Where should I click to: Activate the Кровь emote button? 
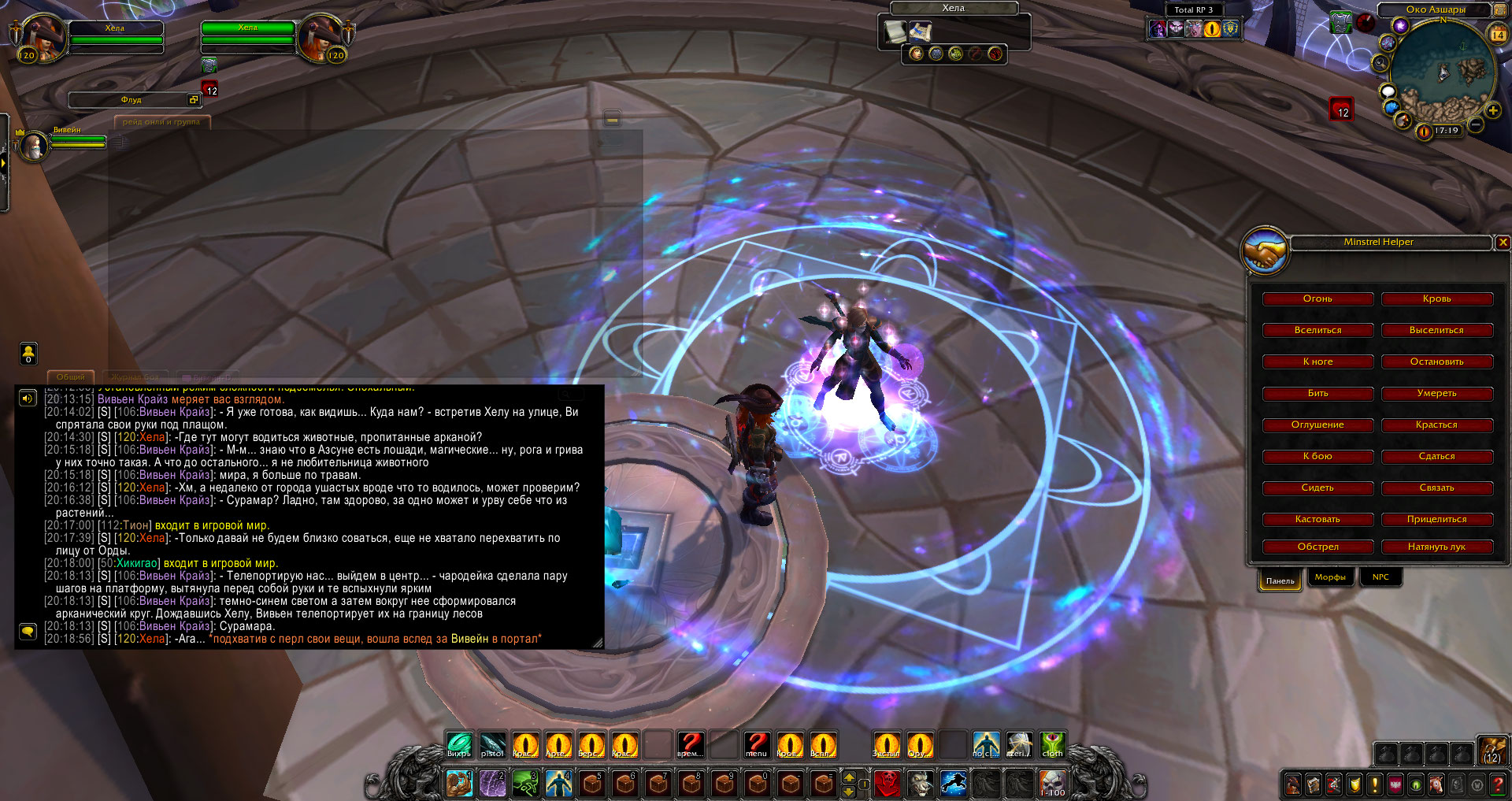(1436, 299)
